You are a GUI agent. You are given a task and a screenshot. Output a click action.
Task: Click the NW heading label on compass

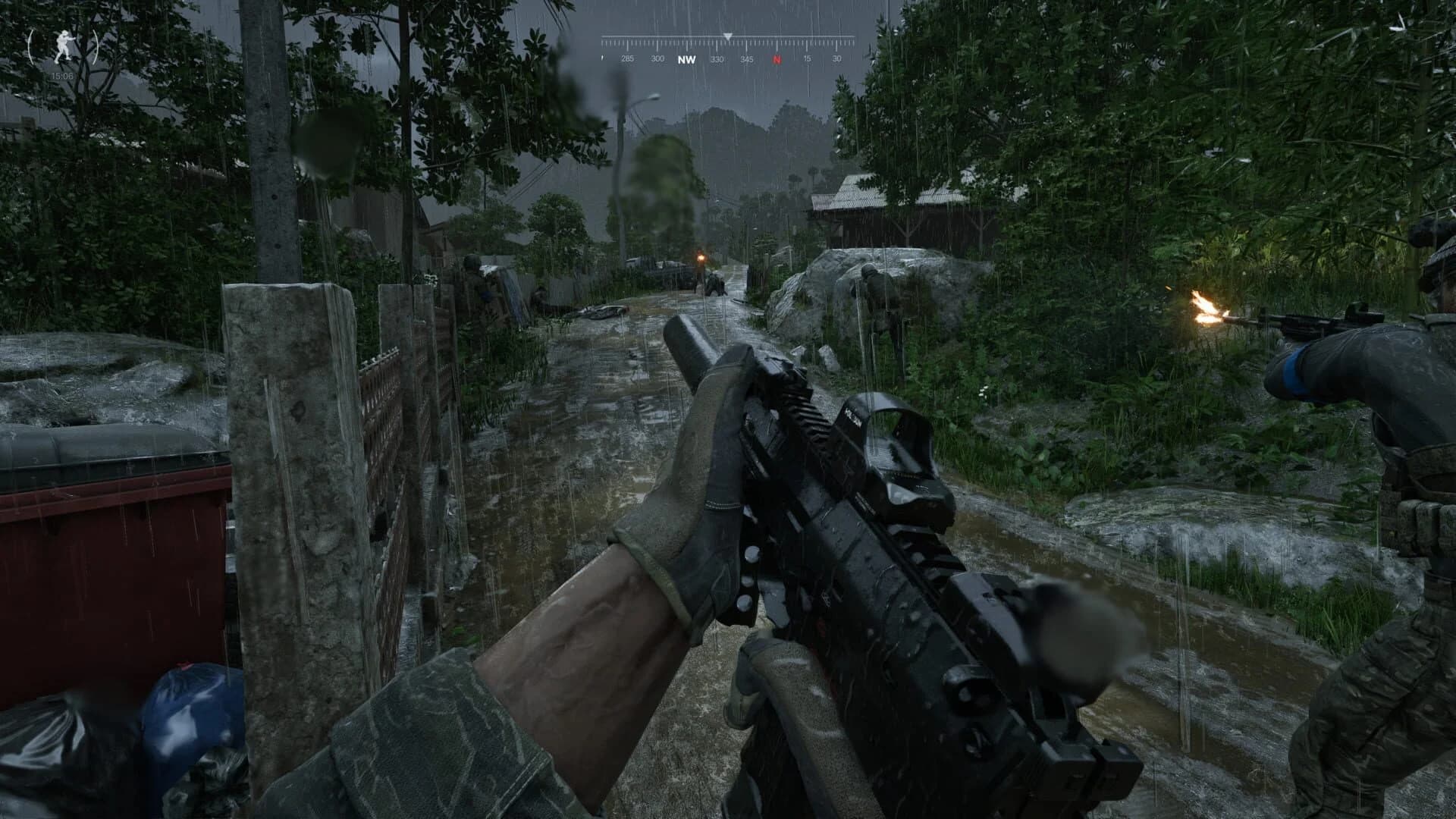pos(688,58)
